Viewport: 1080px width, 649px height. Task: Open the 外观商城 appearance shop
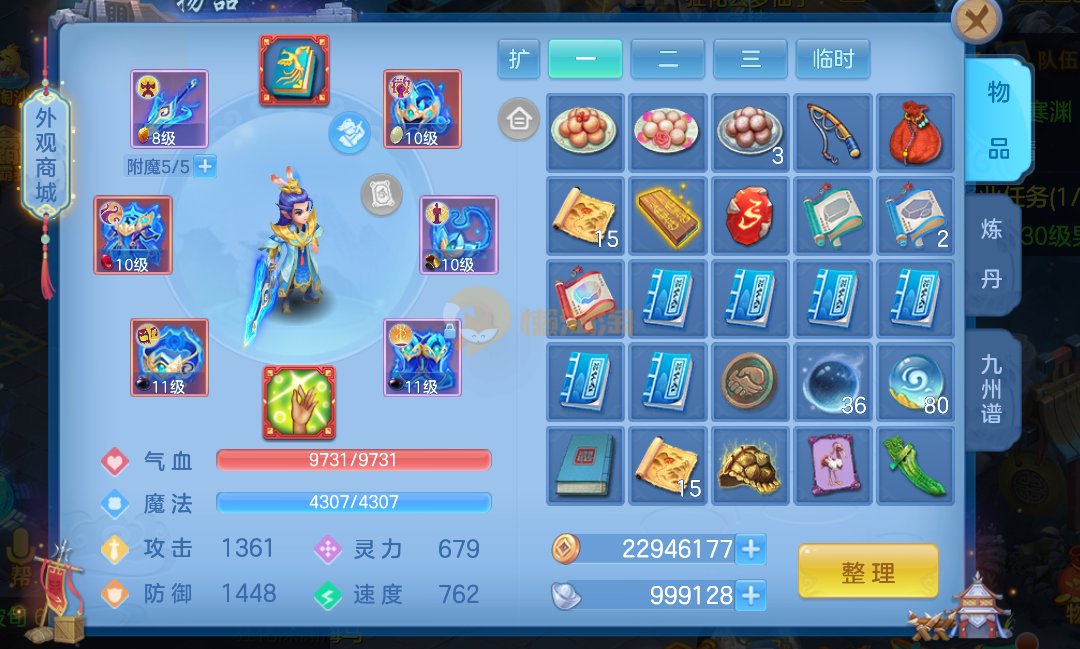click(x=47, y=155)
